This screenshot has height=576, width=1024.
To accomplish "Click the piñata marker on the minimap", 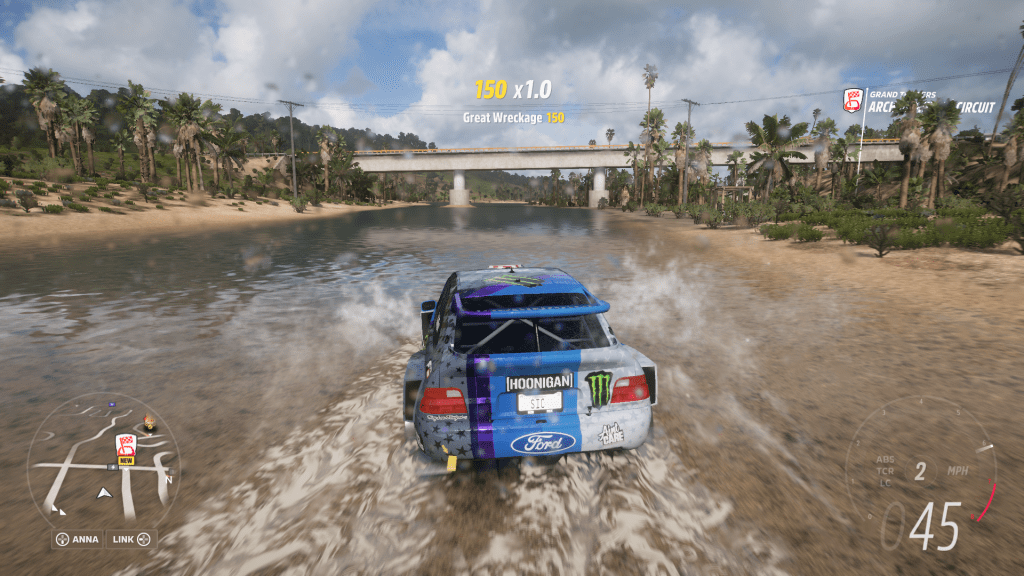I will (x=149, y=423).
